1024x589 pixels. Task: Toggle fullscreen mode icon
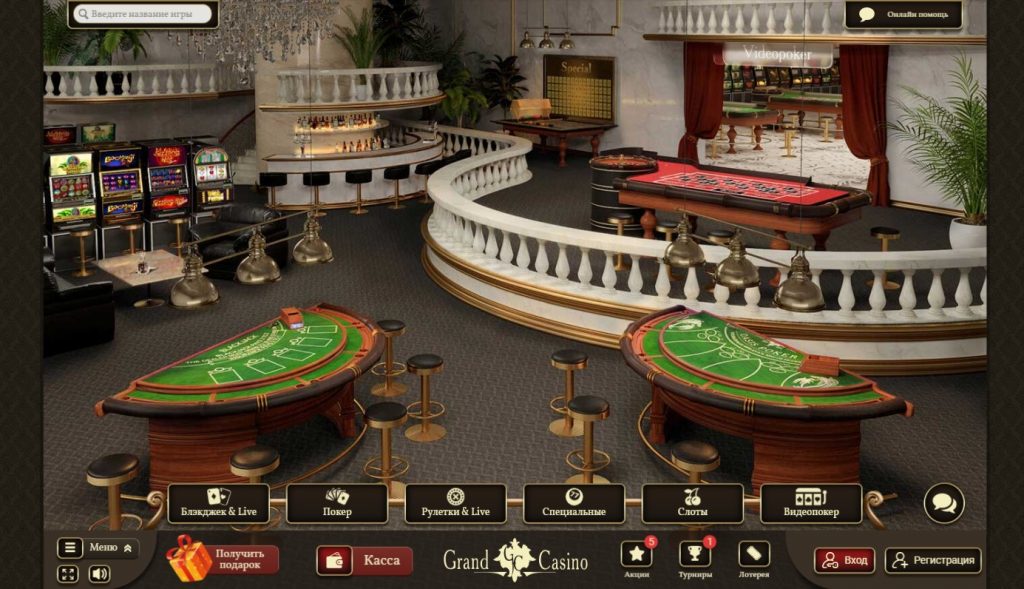68,574
